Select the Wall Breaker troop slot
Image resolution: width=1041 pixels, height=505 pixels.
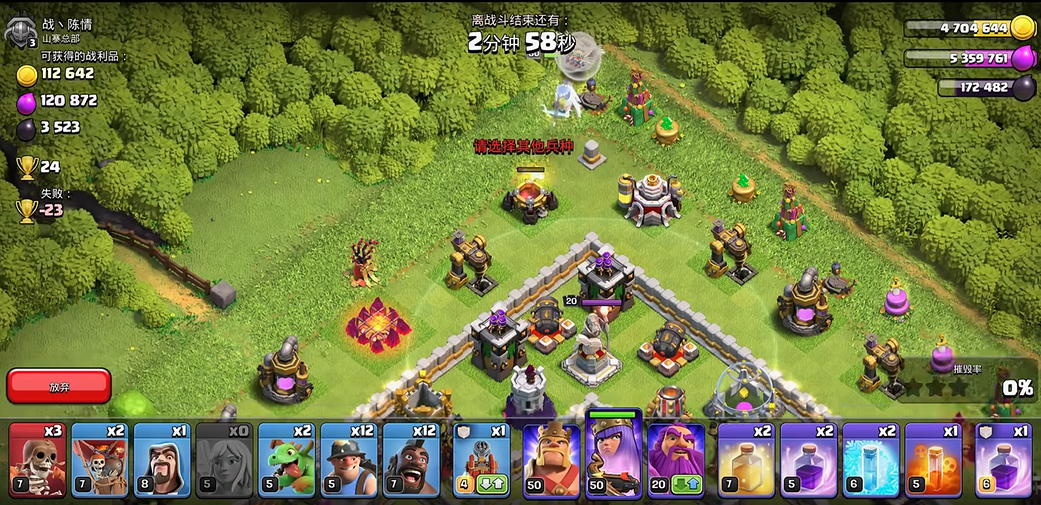[37, 460]
